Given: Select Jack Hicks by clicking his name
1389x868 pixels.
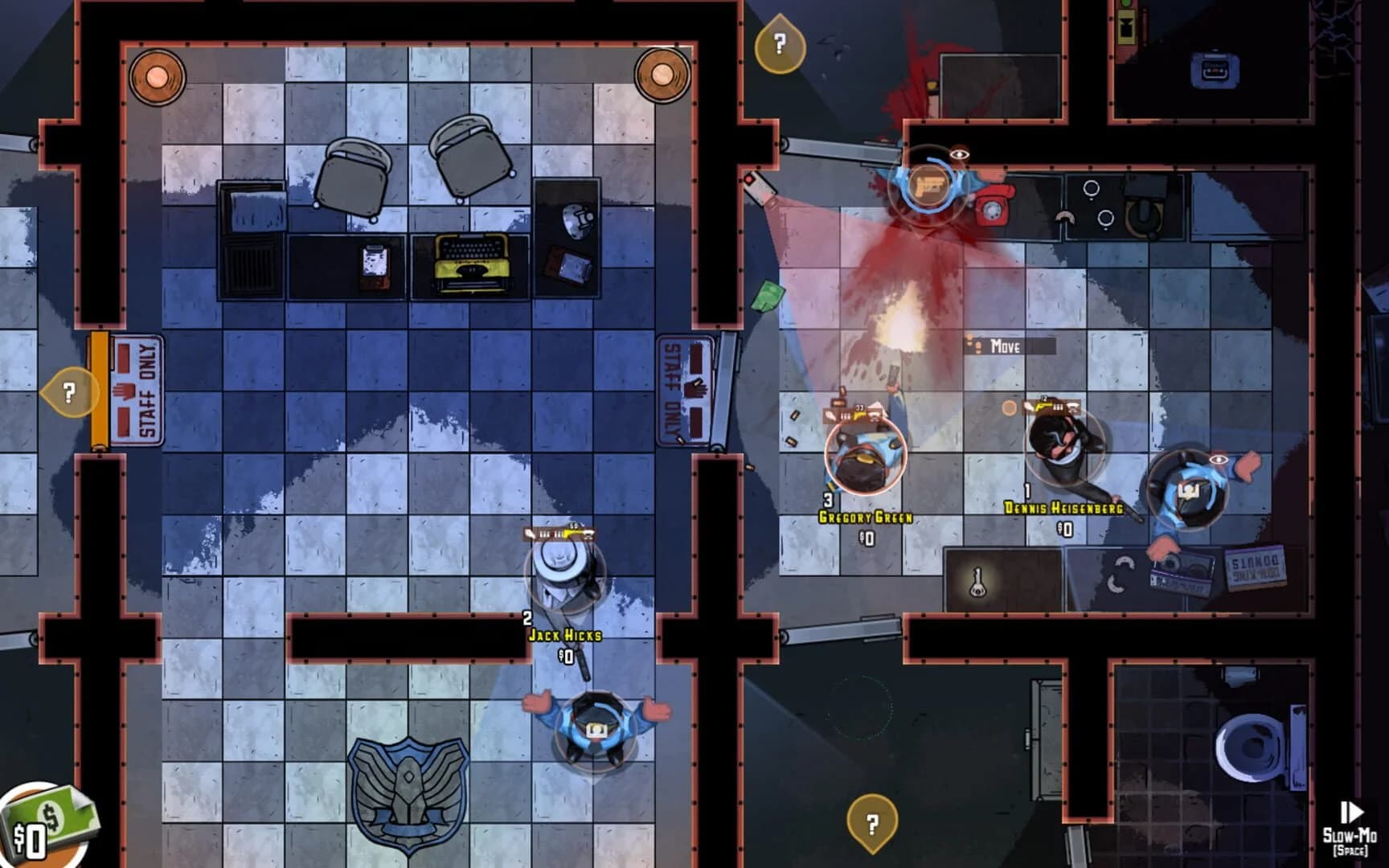Looking at the screenshot, I should (566, 635).
